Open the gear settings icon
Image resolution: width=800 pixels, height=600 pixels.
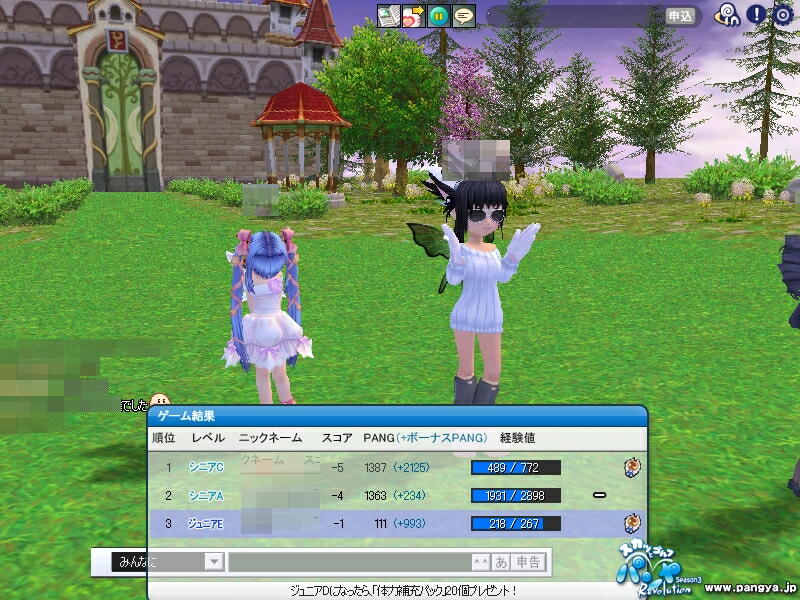783,15
